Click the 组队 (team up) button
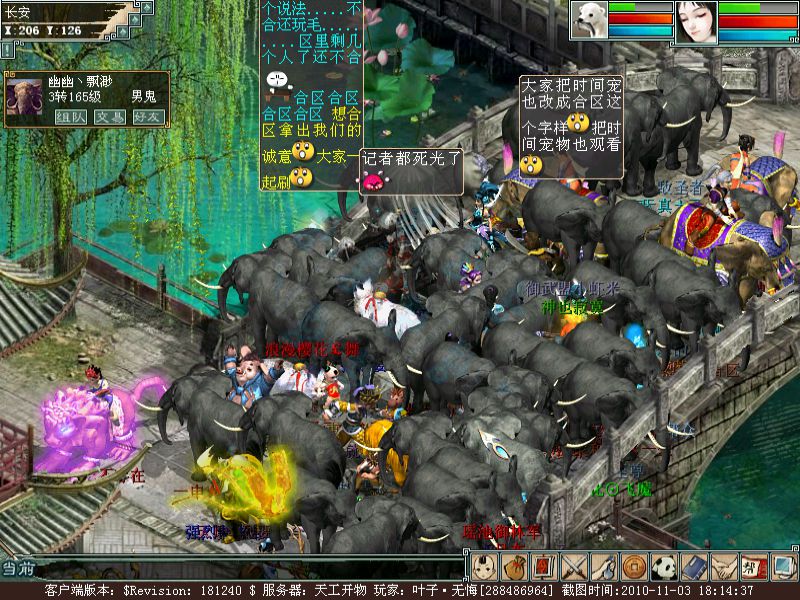The image size is (800, 600). pos(68,116)
